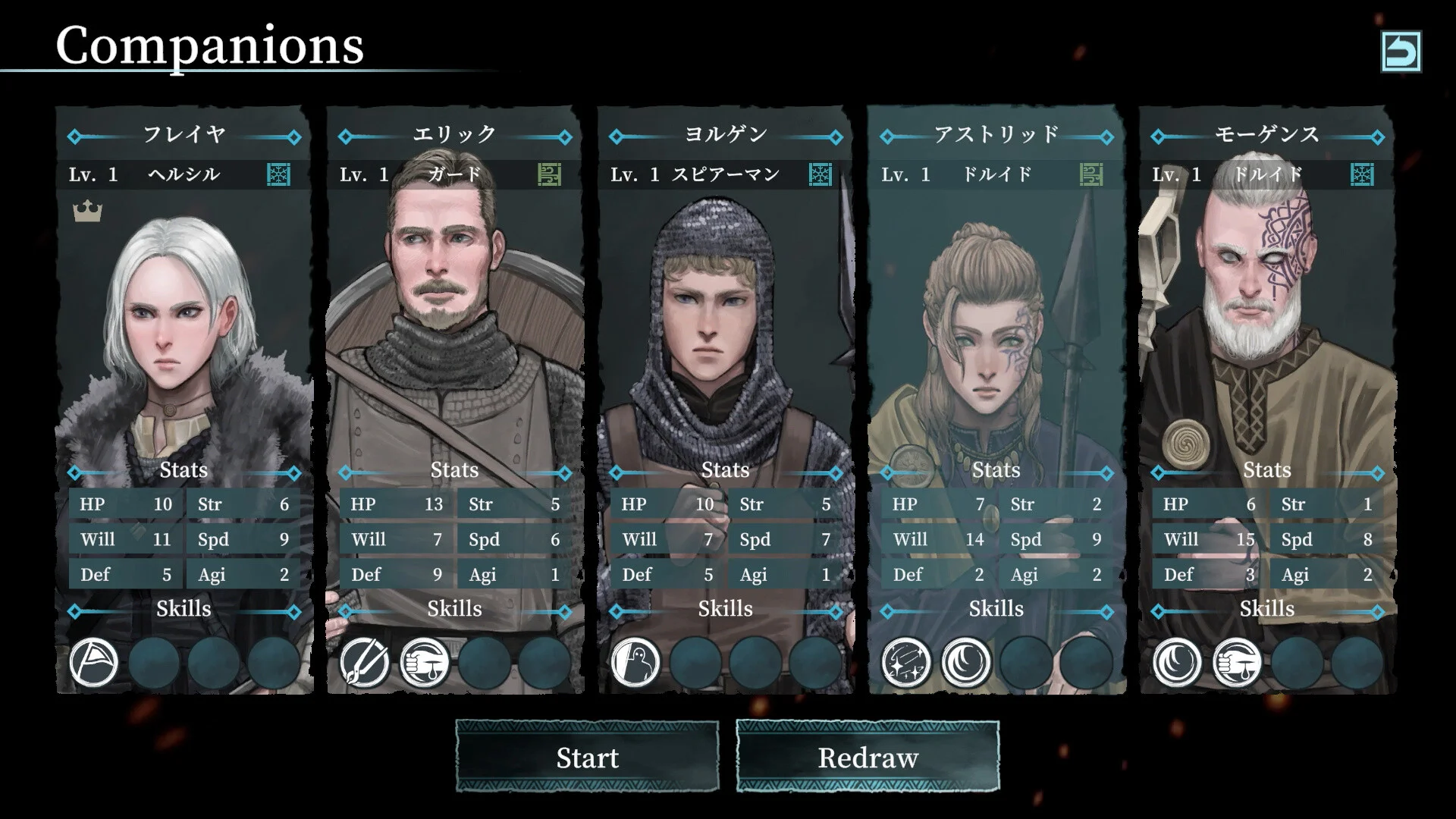The width and height of the screenshot is (1456, 819).
Task: Select the フレイヤ companion card
Action: point(184,318)
